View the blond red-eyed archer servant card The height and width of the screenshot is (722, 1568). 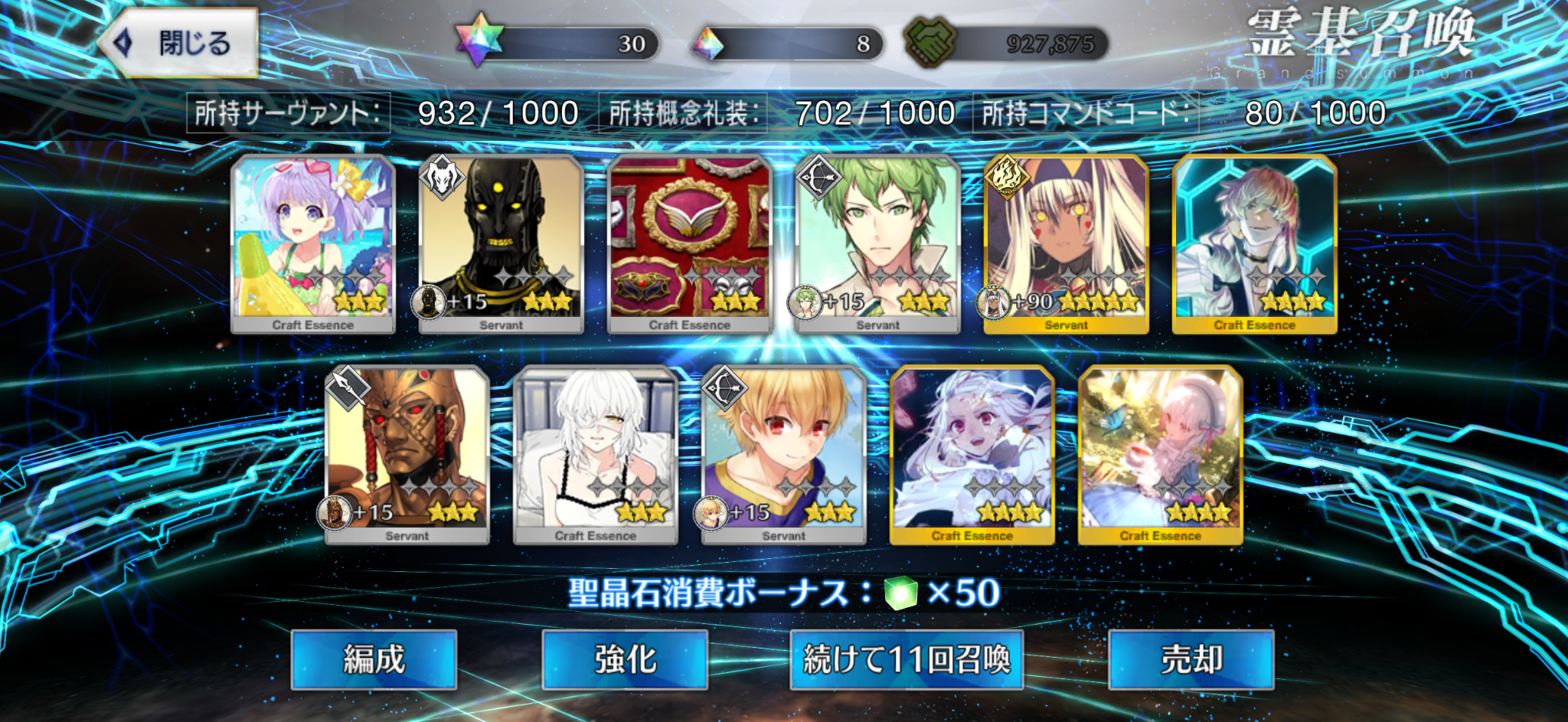coord(784,455)
